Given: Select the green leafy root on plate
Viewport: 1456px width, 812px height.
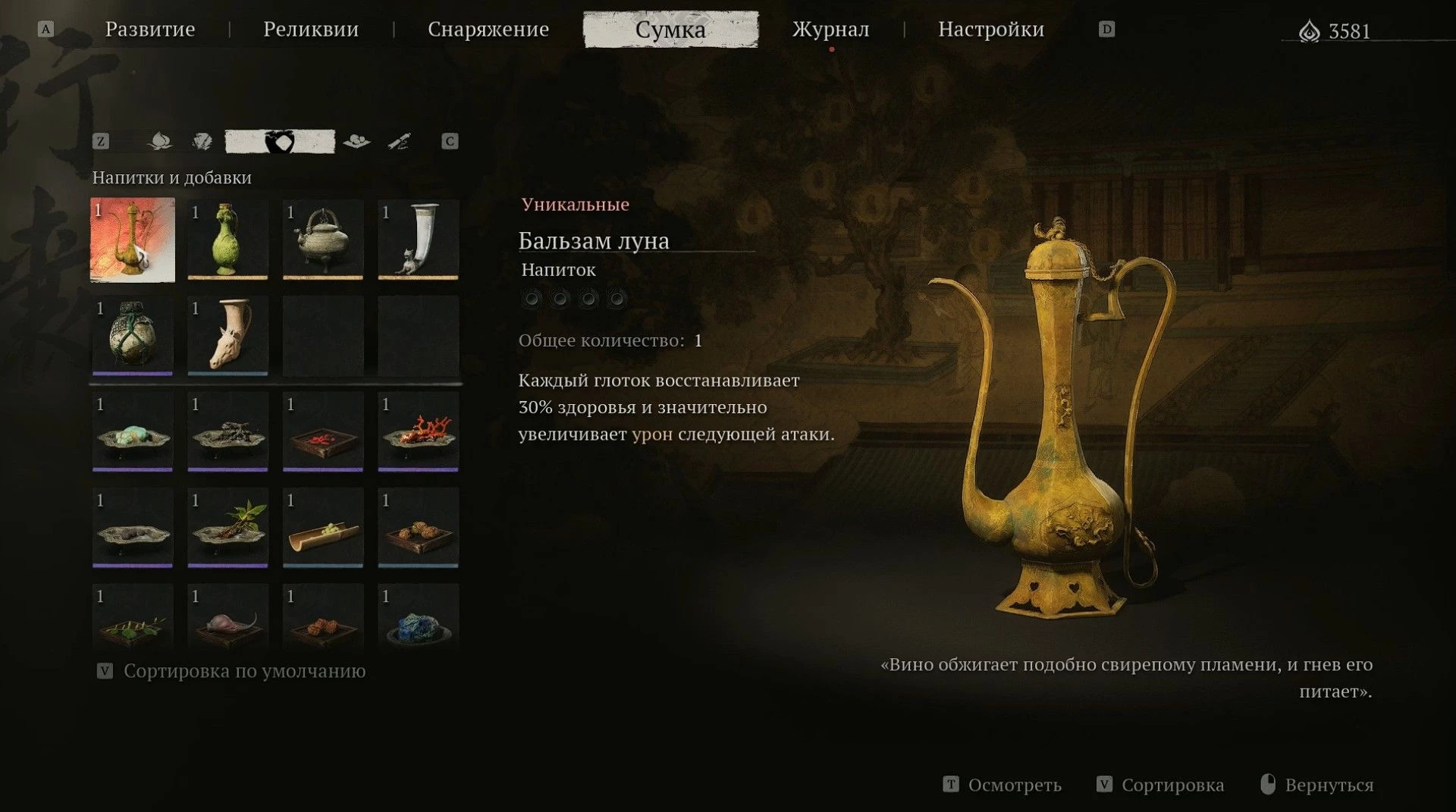Looking at the screenshot, I should [x=227, y=528].
